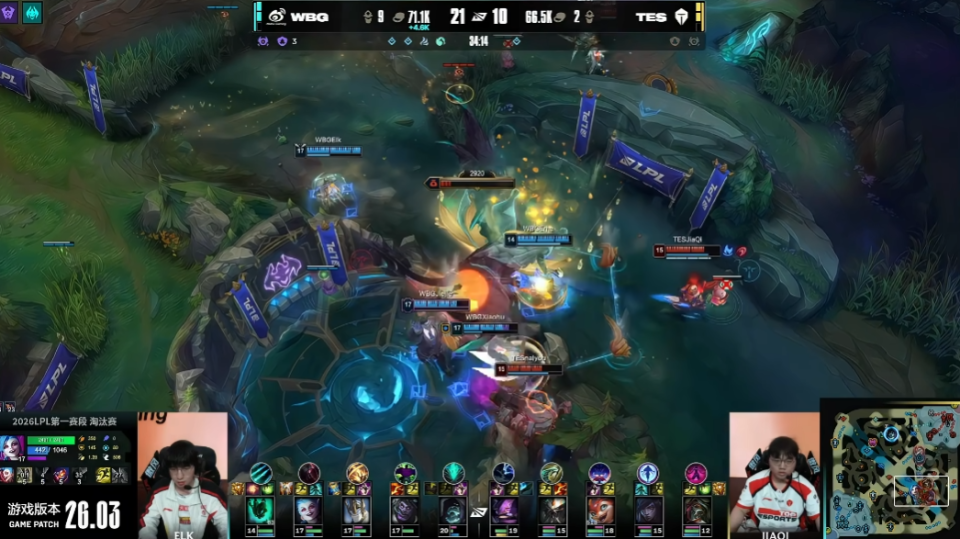Click the large Jinx portrait in stats panel

pos(14,445)
